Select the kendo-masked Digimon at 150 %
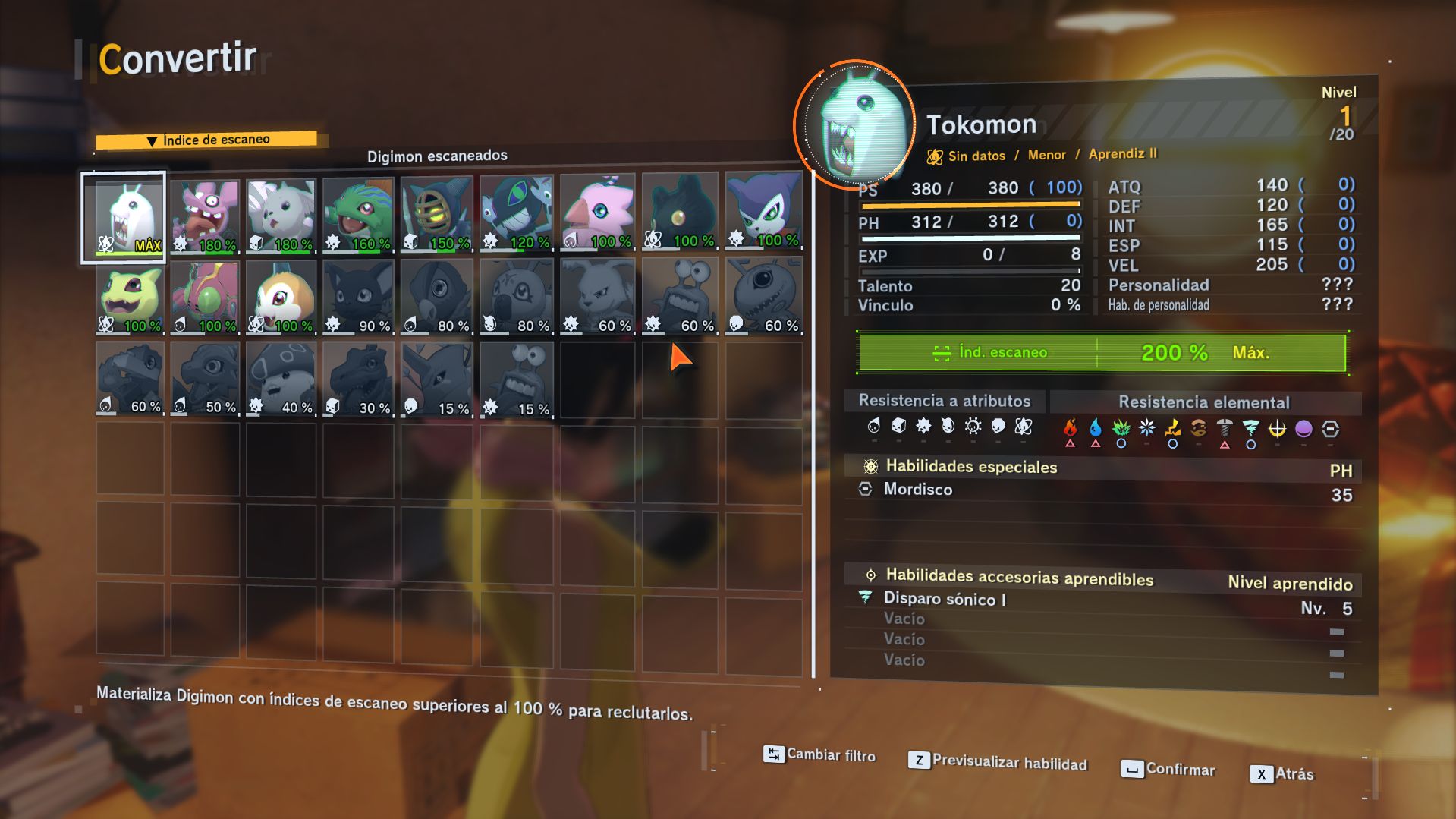The image size is (1456, 819). point(437,215)
